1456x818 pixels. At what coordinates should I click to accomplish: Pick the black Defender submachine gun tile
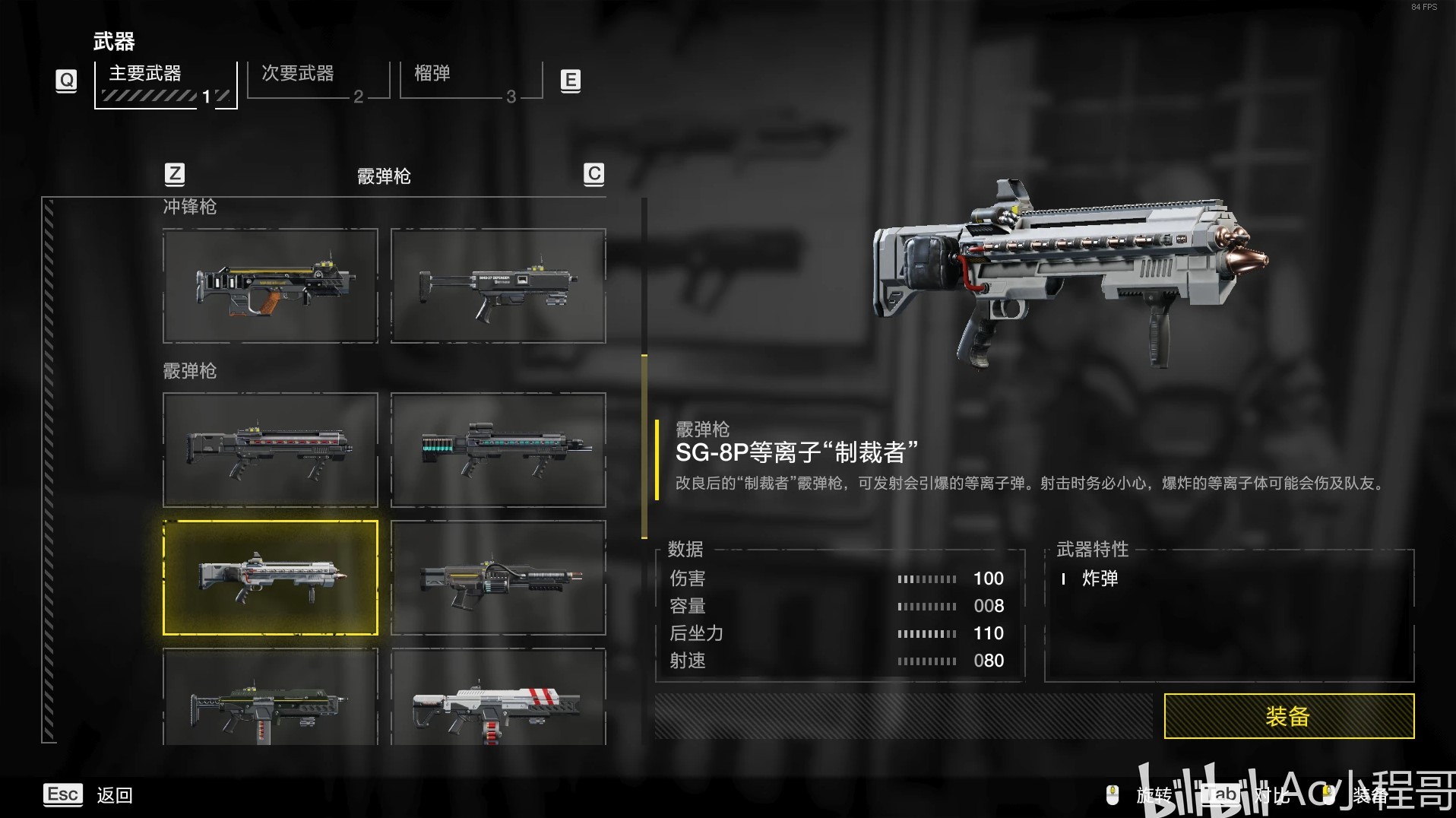499,286
